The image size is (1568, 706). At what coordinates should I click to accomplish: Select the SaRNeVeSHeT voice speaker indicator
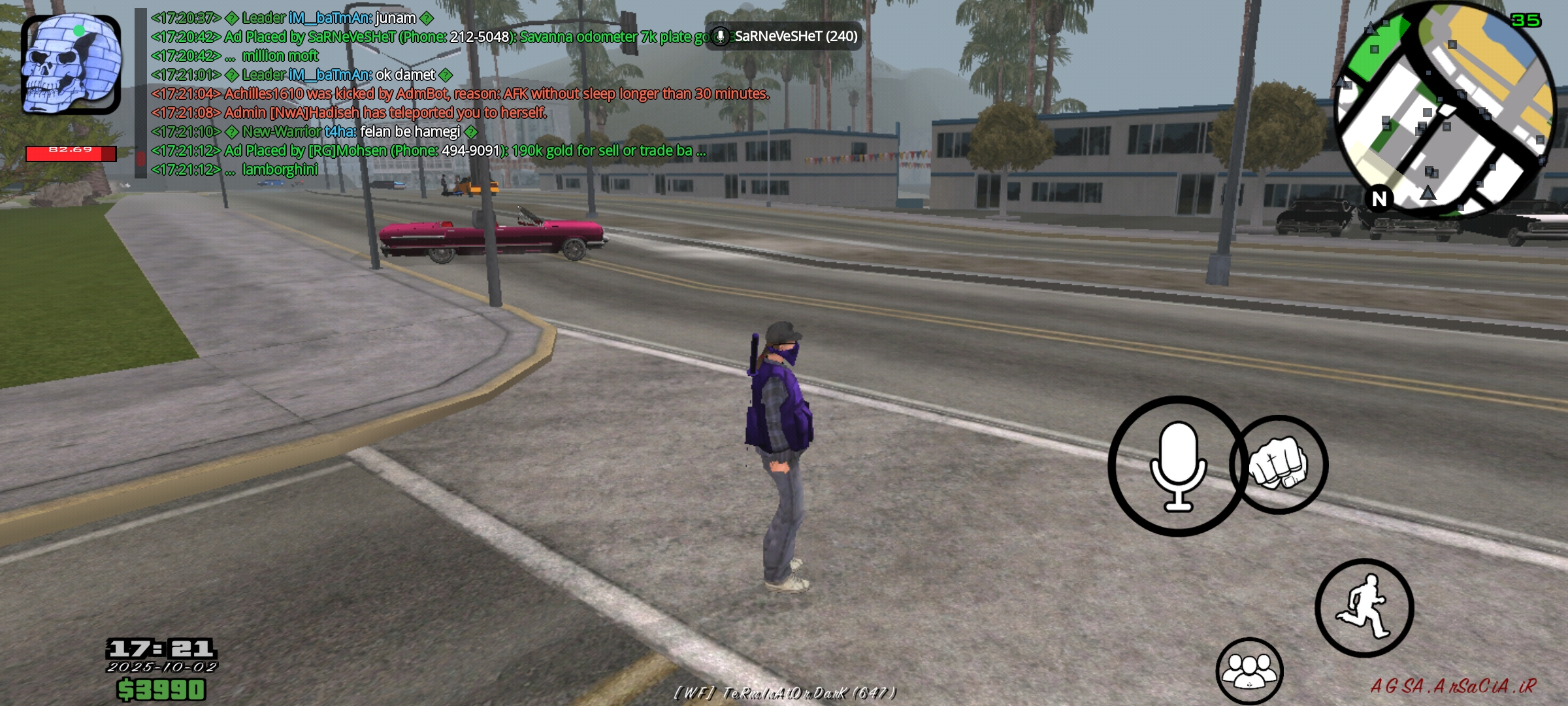point(784,37)
